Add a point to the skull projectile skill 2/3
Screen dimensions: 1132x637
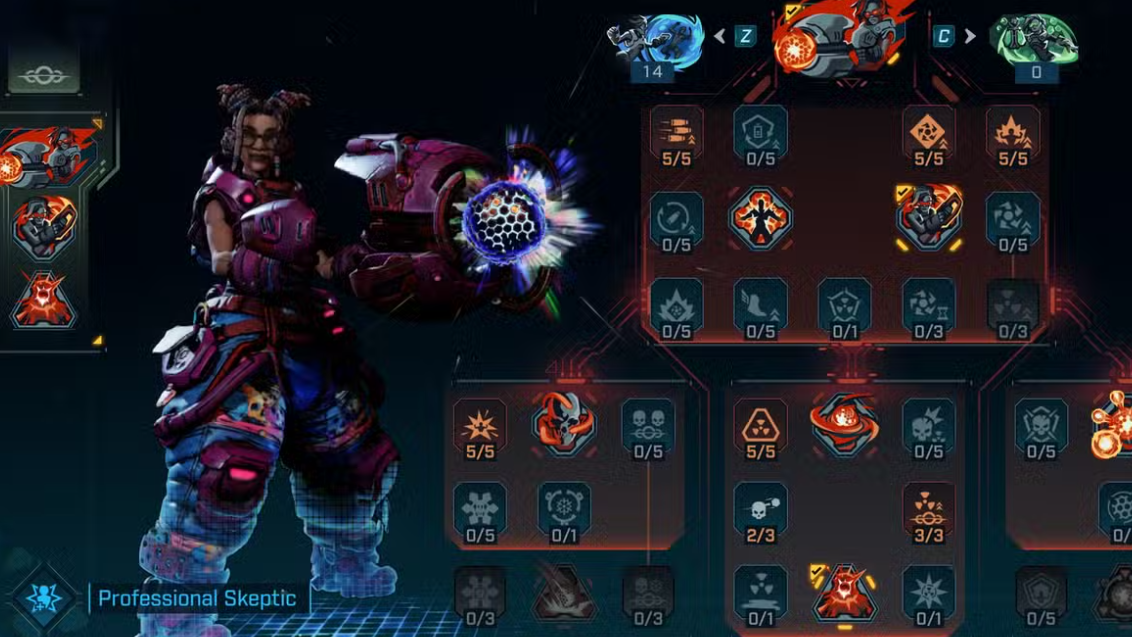point(761,509)
